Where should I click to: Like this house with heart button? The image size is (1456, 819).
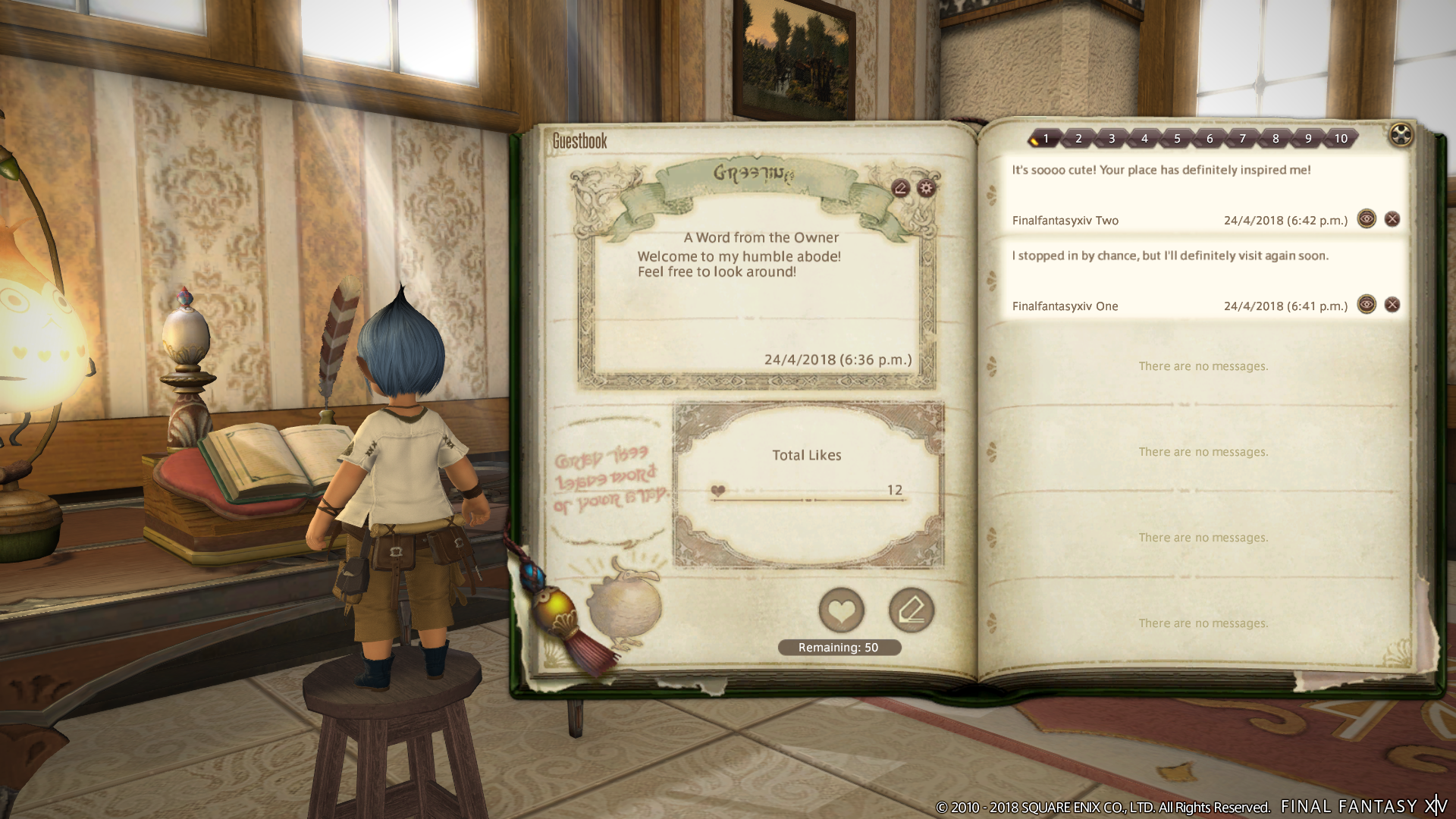click(841, 610)
